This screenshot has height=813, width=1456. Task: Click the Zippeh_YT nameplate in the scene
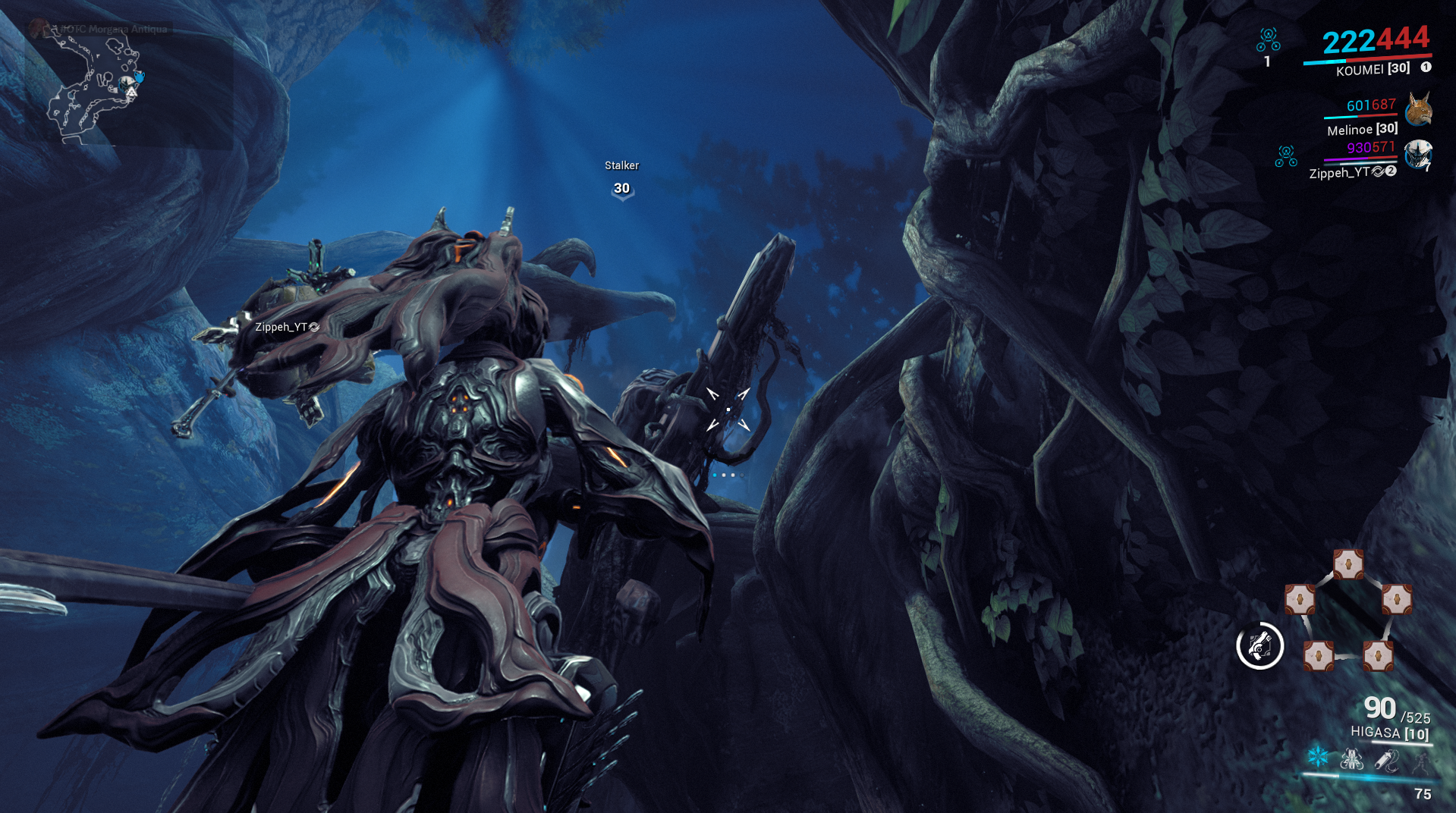[286, 328]
